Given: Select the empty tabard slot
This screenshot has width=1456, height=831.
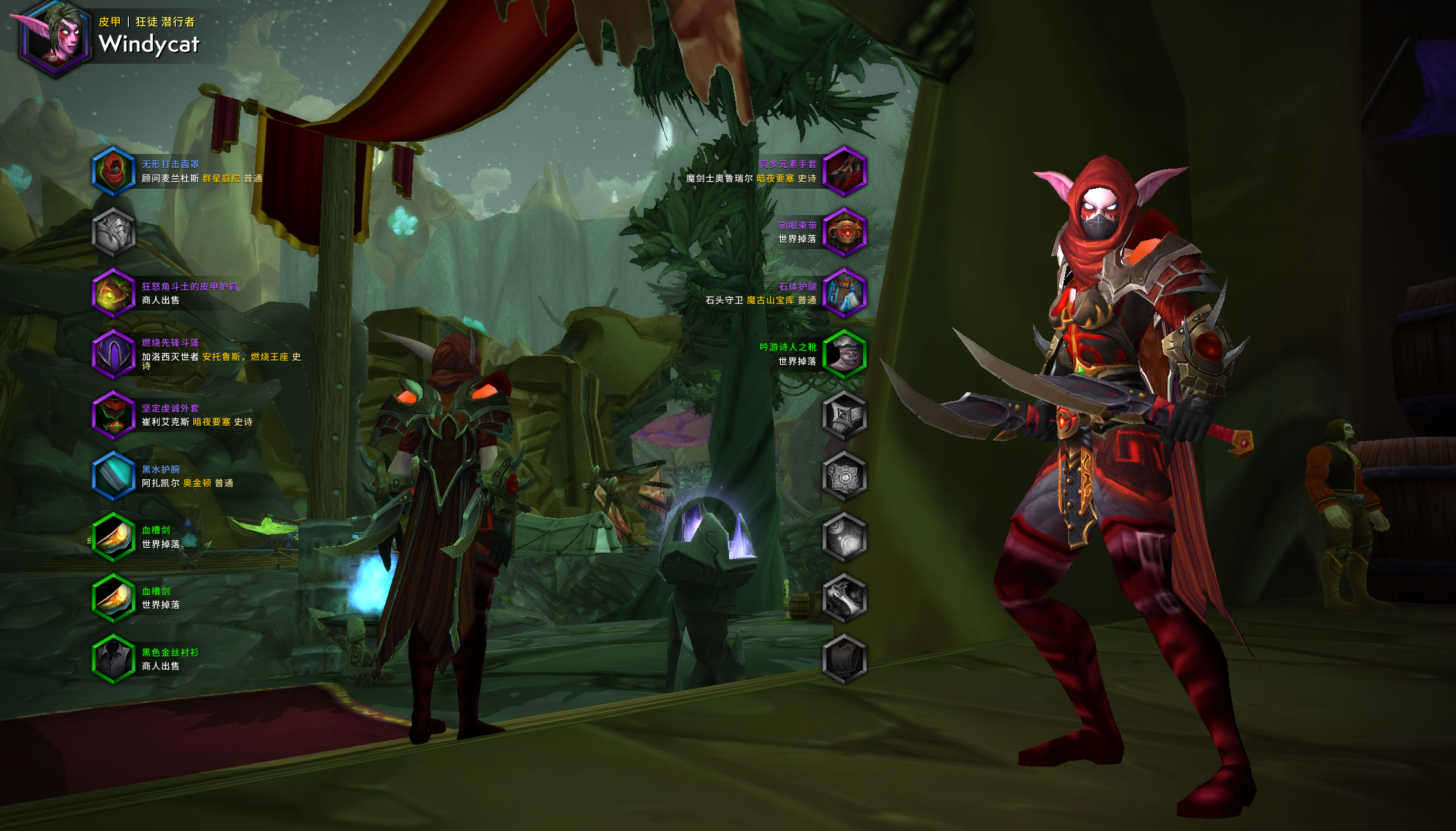Looking at the screenshot, I should tap(844, 658).
